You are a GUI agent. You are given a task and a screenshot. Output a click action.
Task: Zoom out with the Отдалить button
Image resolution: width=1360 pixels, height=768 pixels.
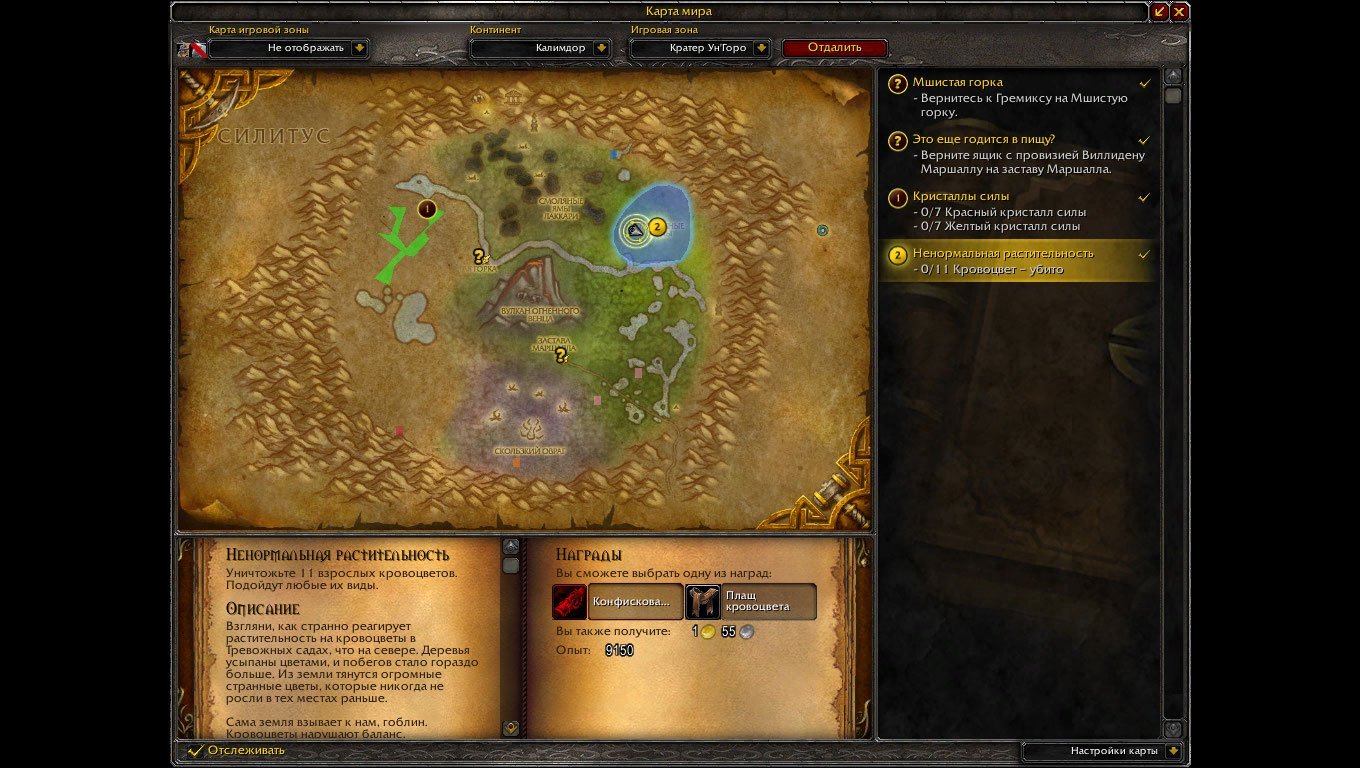pyautogui.click(x=834, y=47)
